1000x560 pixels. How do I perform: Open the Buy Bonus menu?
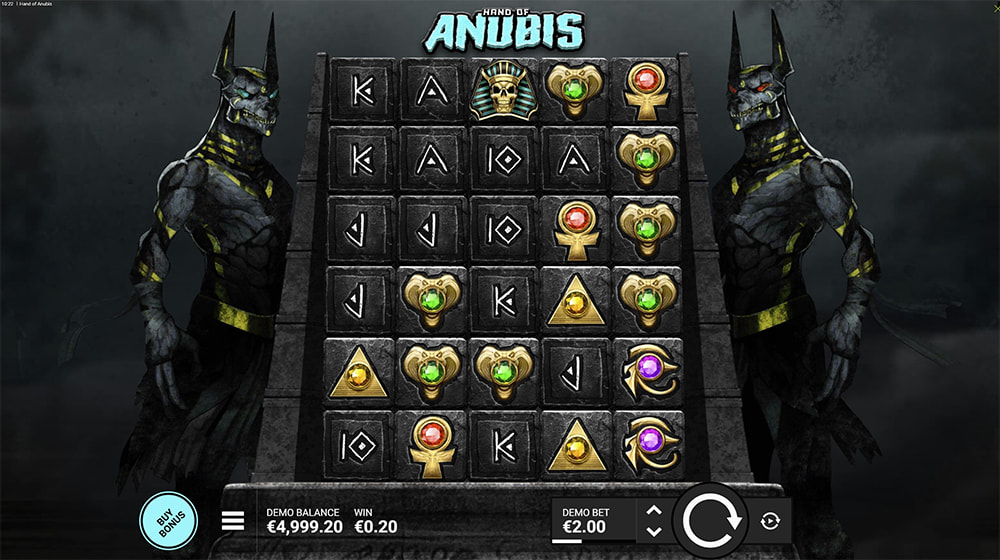coord(166,520)
